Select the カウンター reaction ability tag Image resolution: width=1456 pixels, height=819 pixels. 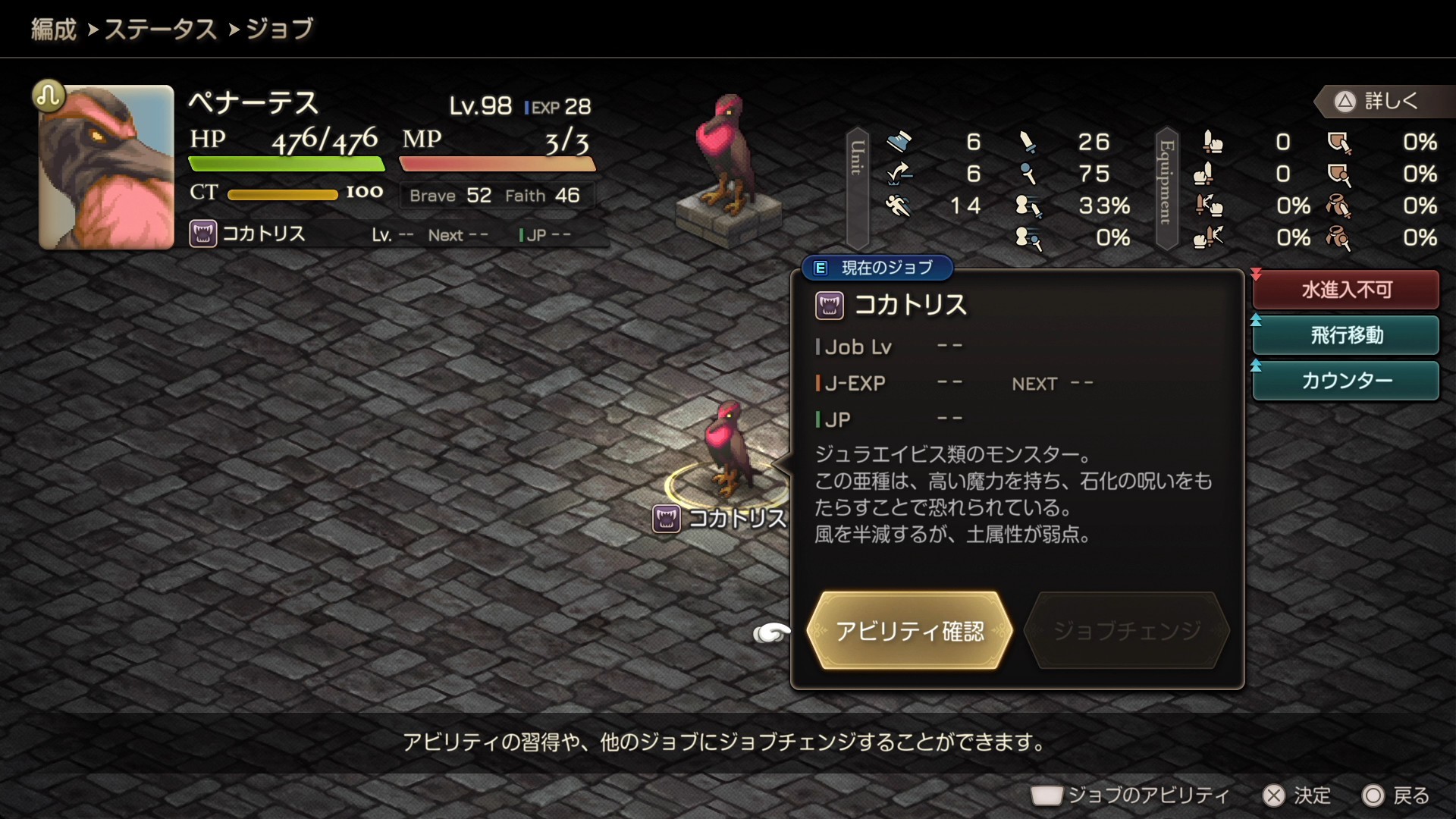click(x=1346, y=381)
